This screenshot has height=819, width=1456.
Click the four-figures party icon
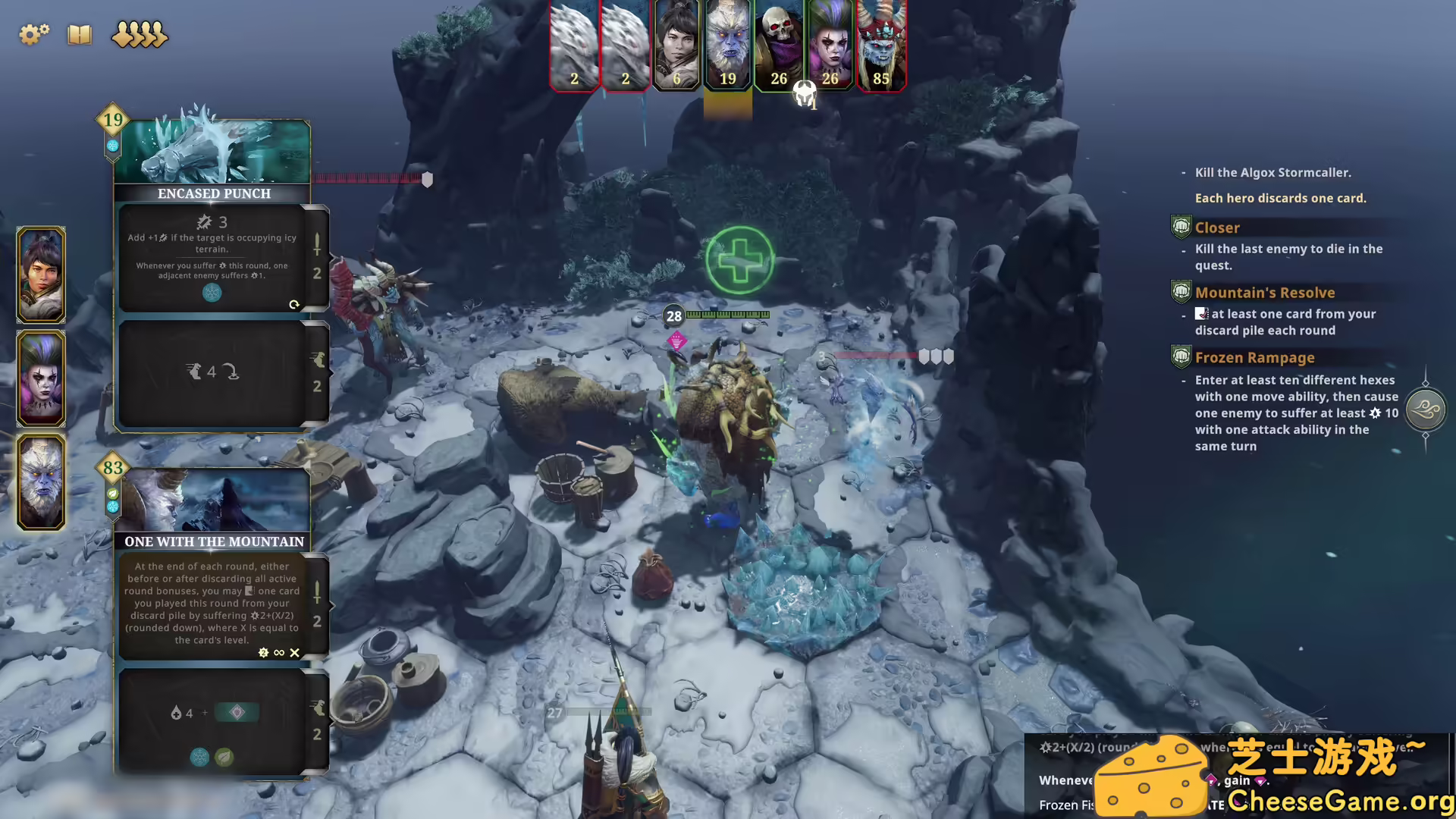click(139, 35)
